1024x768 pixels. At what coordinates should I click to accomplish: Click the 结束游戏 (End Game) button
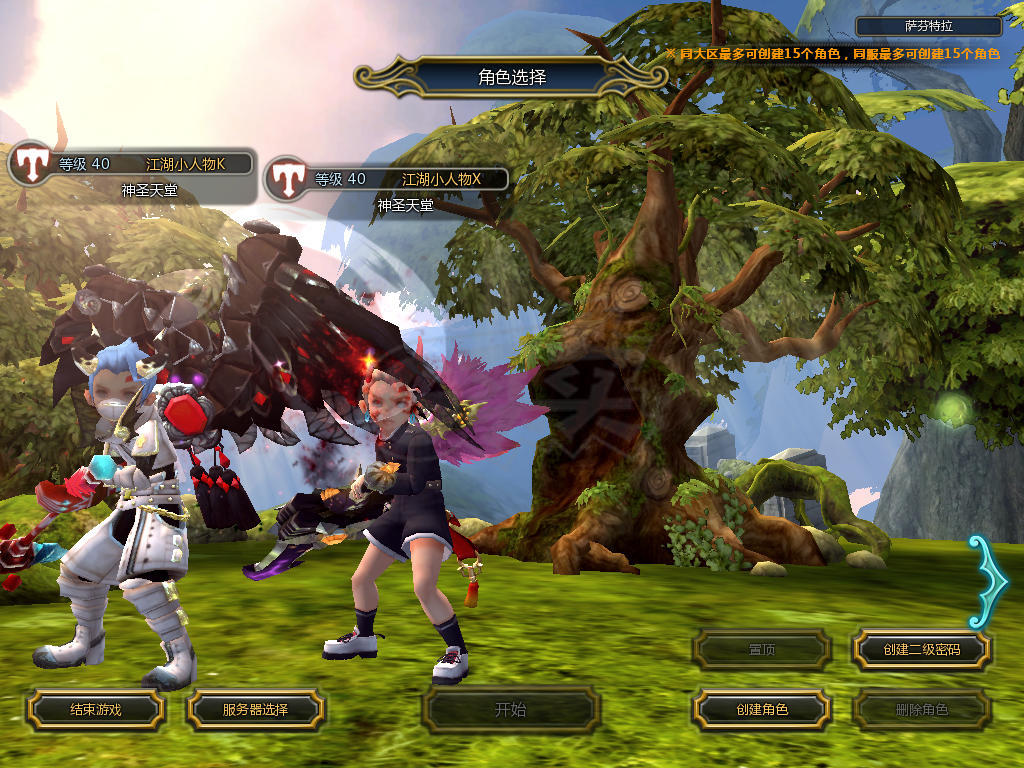coord(95,710)
